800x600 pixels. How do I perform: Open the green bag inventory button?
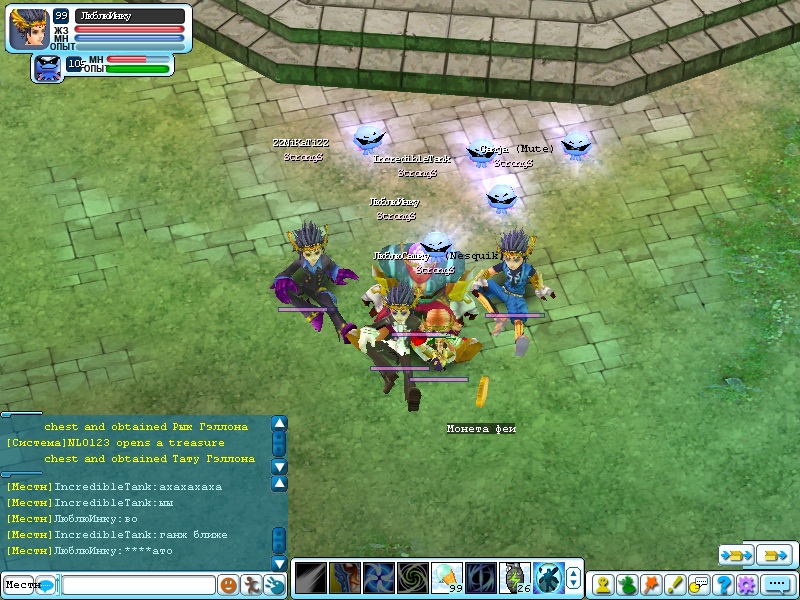pyautogui.click(x=627, y=584)
